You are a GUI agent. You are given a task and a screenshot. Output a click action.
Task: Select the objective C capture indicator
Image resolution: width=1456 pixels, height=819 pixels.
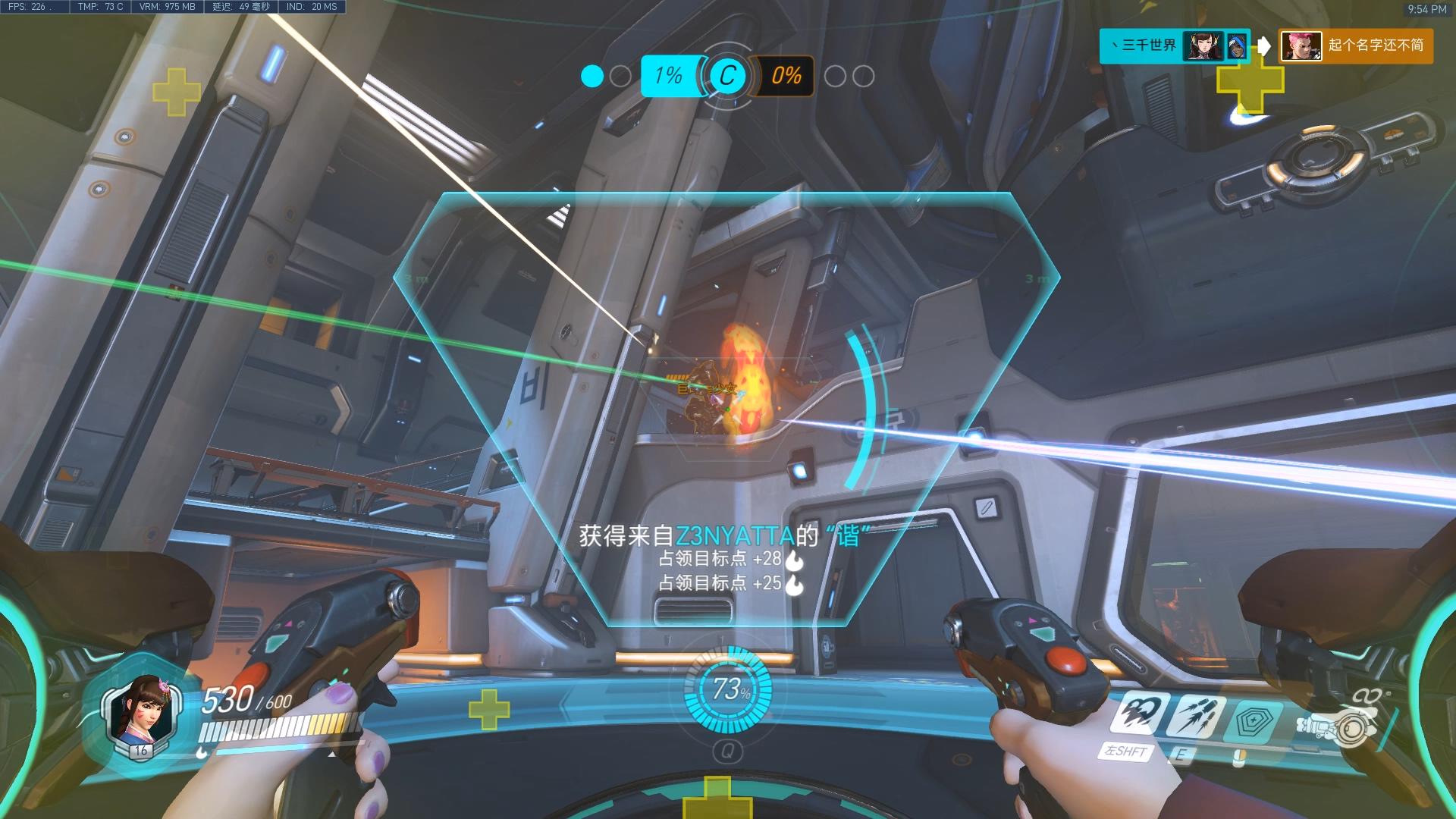(x=727, y=76)
